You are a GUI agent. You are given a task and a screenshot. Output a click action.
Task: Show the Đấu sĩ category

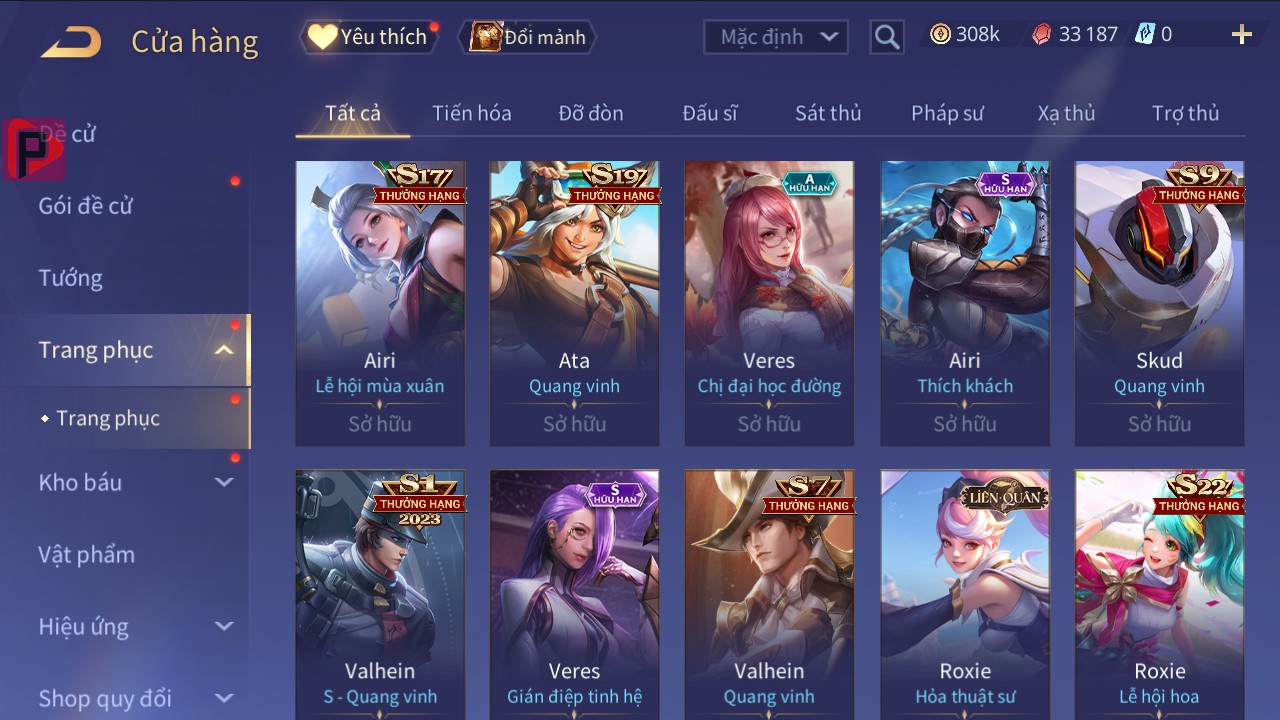pos(709,113)
